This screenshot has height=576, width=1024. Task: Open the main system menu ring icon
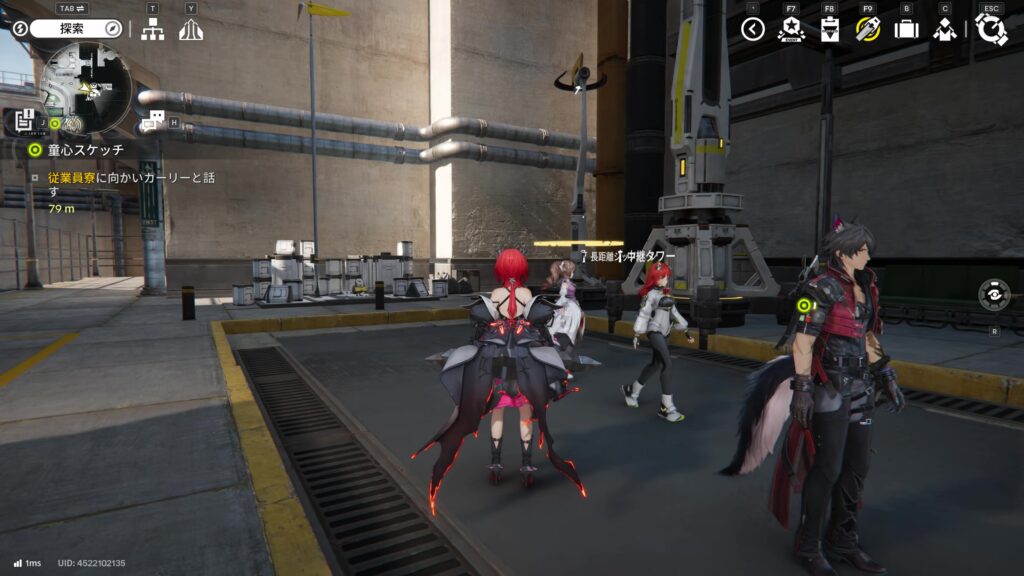pyautogui.click(x=991, y=29)
